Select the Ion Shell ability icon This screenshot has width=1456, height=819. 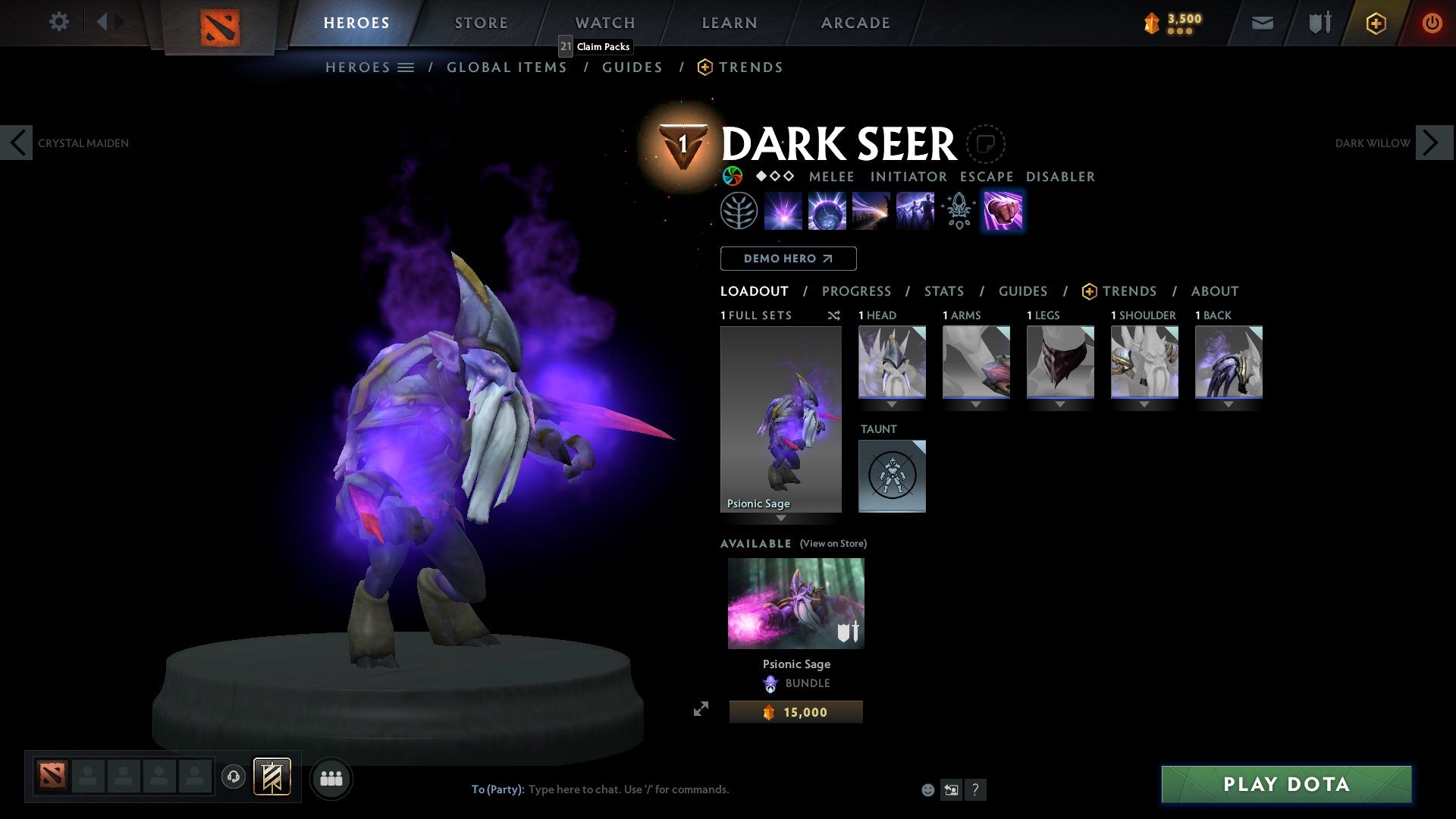[x=827, y=210]
